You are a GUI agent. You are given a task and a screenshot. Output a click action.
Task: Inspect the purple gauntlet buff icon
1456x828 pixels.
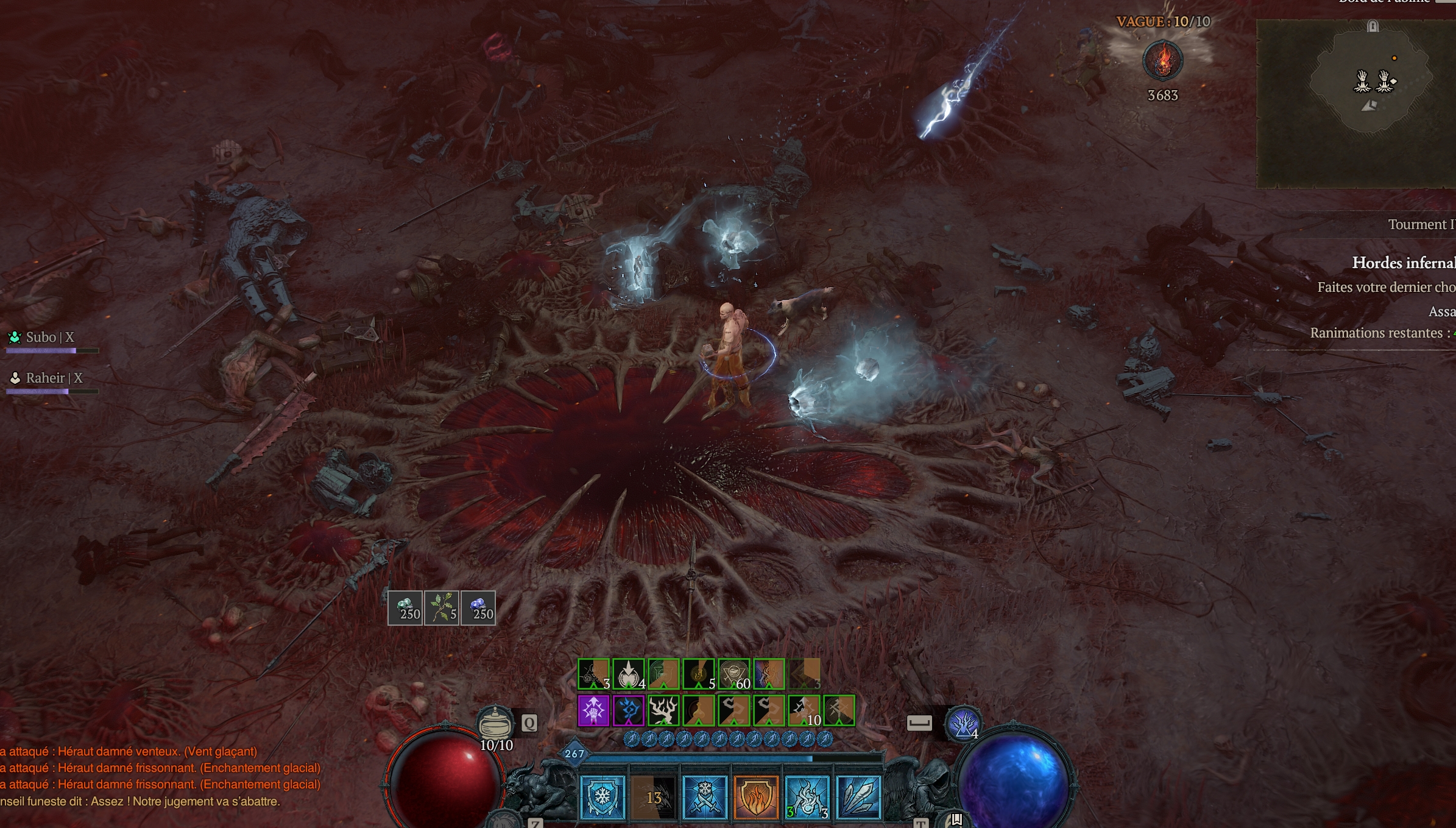[593, 710]
